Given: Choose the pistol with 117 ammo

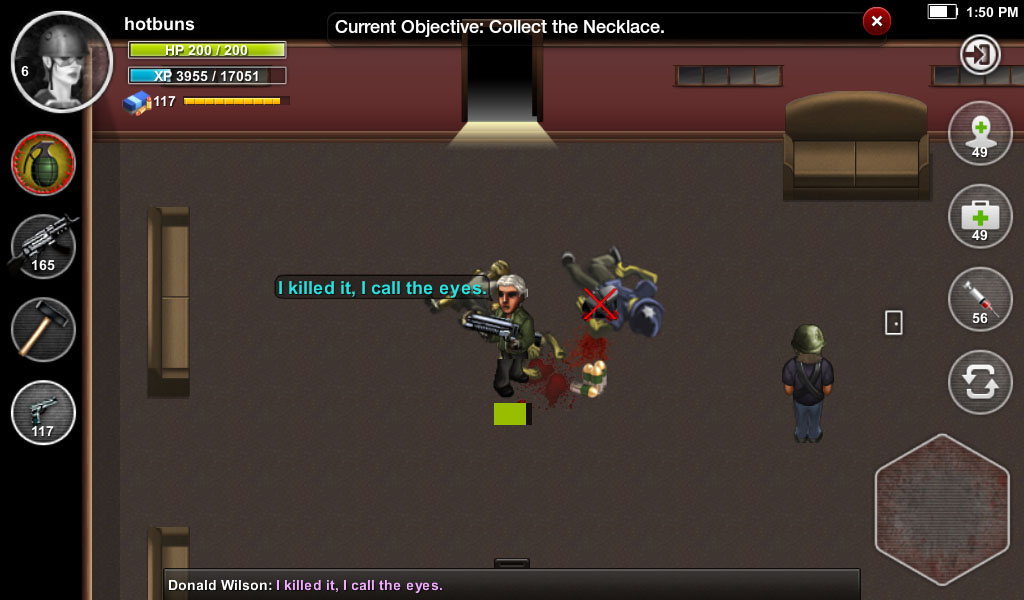Looking at the screenshot, I should pyautogui.click(x=43, y=413).
